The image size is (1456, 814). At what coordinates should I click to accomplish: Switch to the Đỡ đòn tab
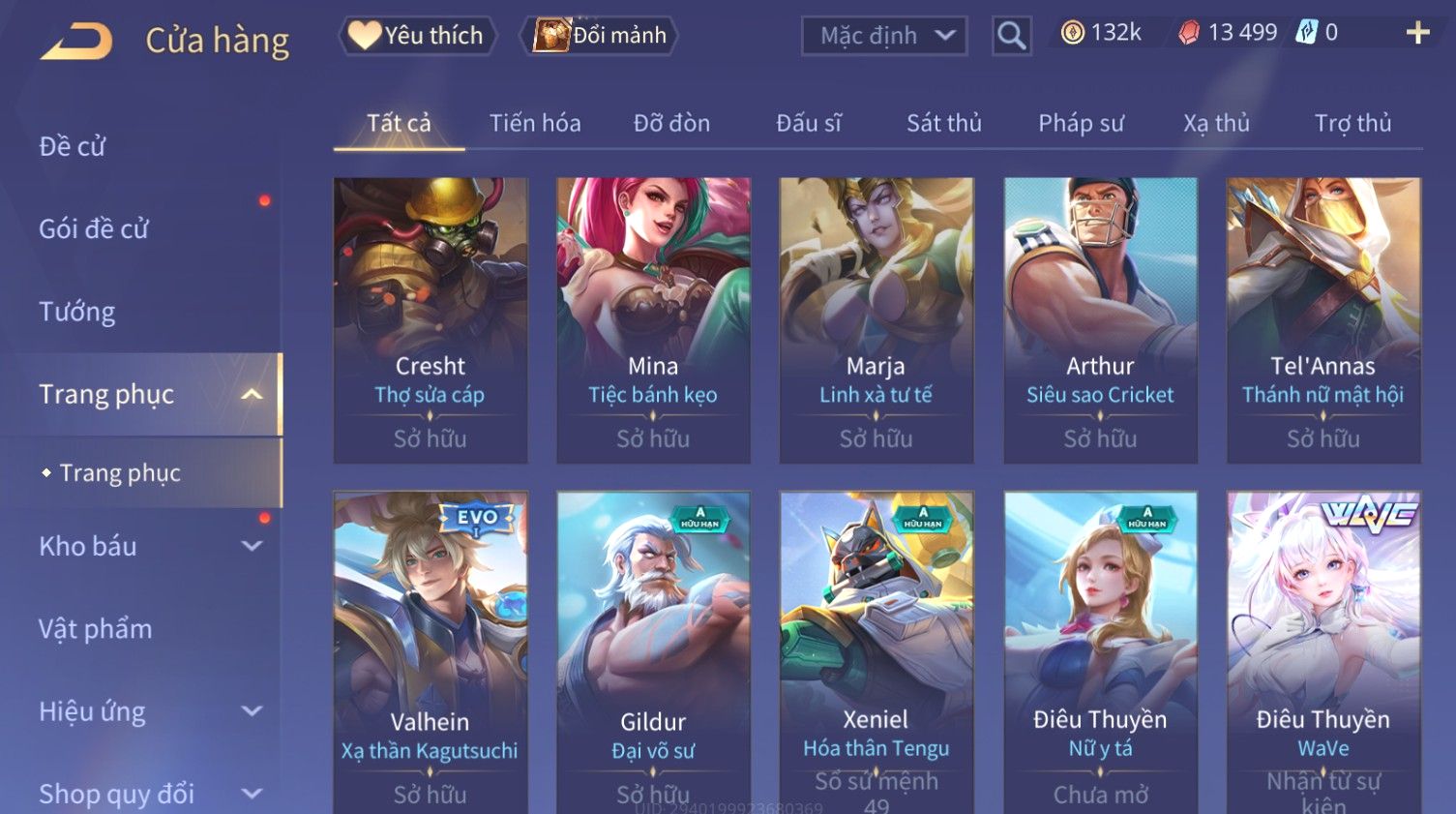671,124
